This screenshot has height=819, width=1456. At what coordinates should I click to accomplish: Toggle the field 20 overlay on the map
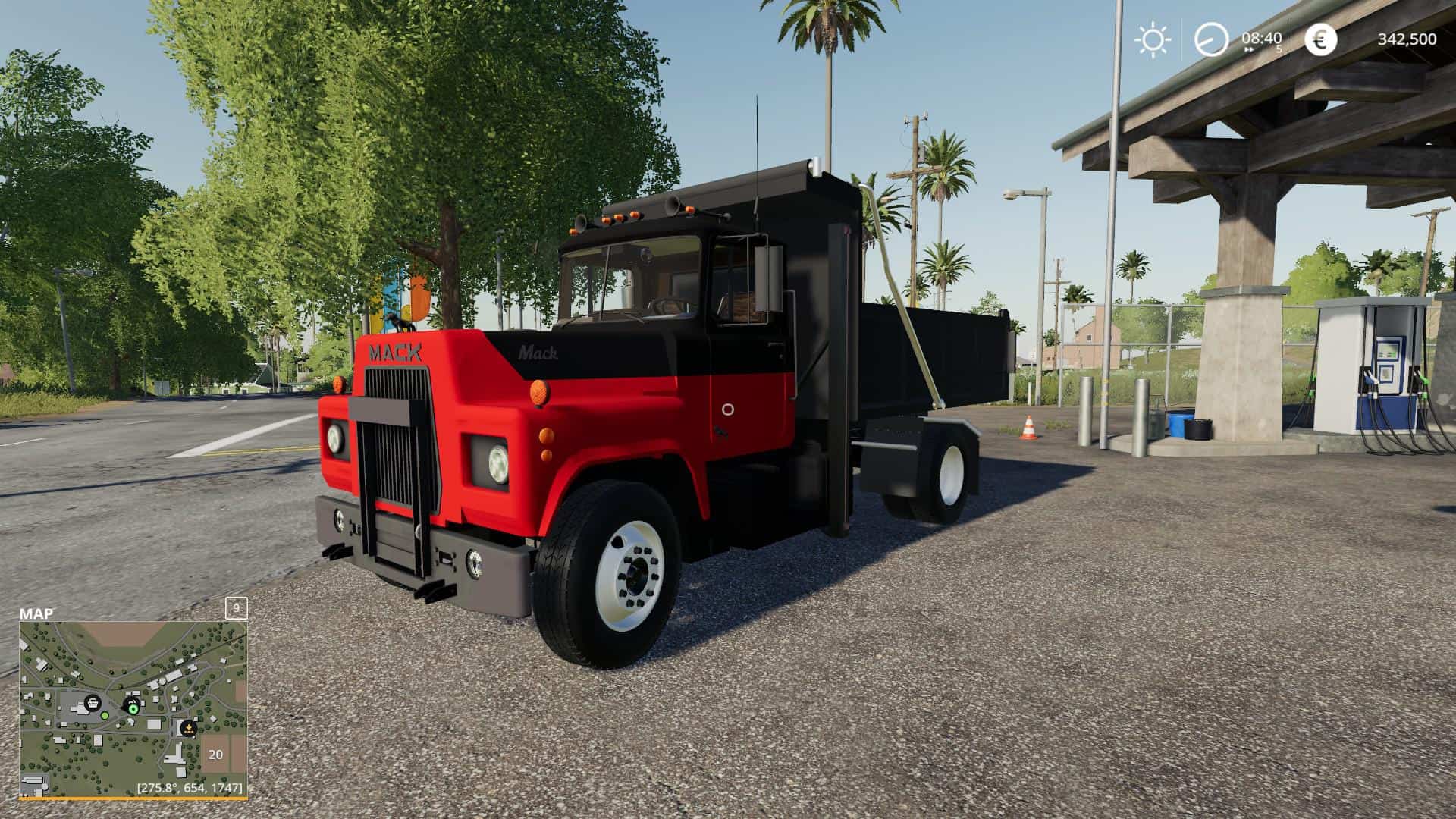click(215, 755)
